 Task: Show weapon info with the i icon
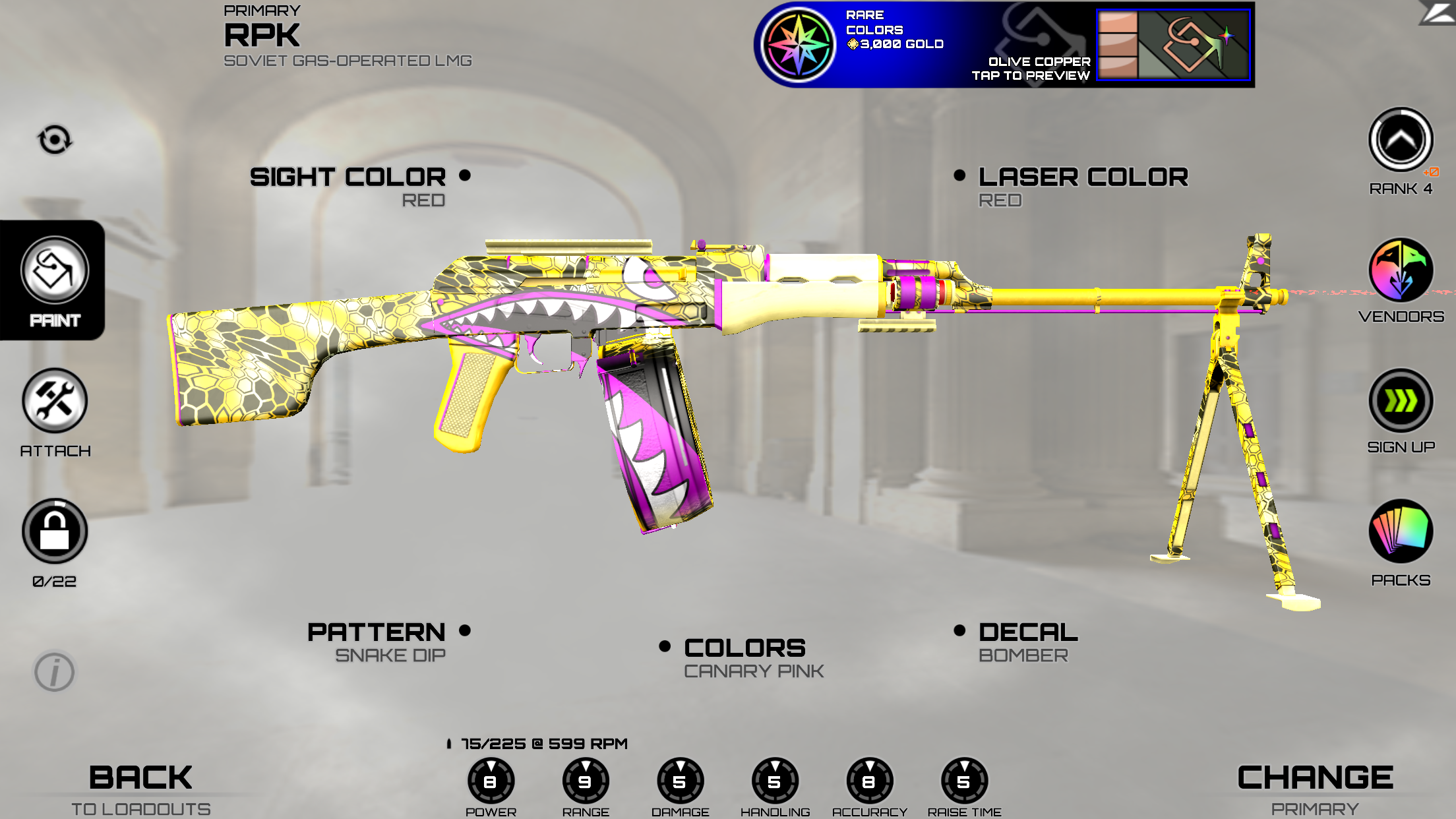55,673
